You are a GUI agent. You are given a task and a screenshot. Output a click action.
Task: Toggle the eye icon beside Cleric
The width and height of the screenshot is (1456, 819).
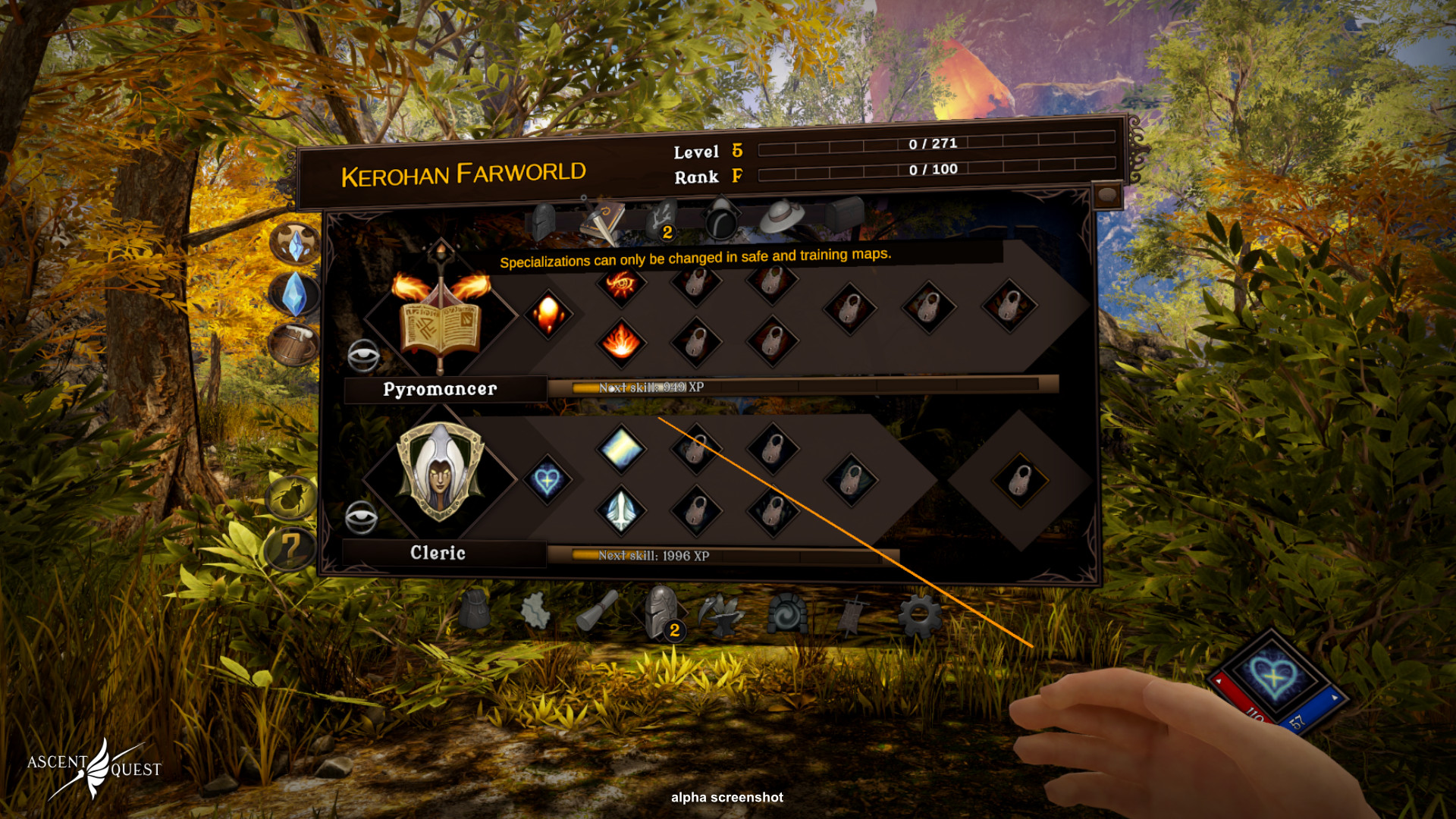361,518
